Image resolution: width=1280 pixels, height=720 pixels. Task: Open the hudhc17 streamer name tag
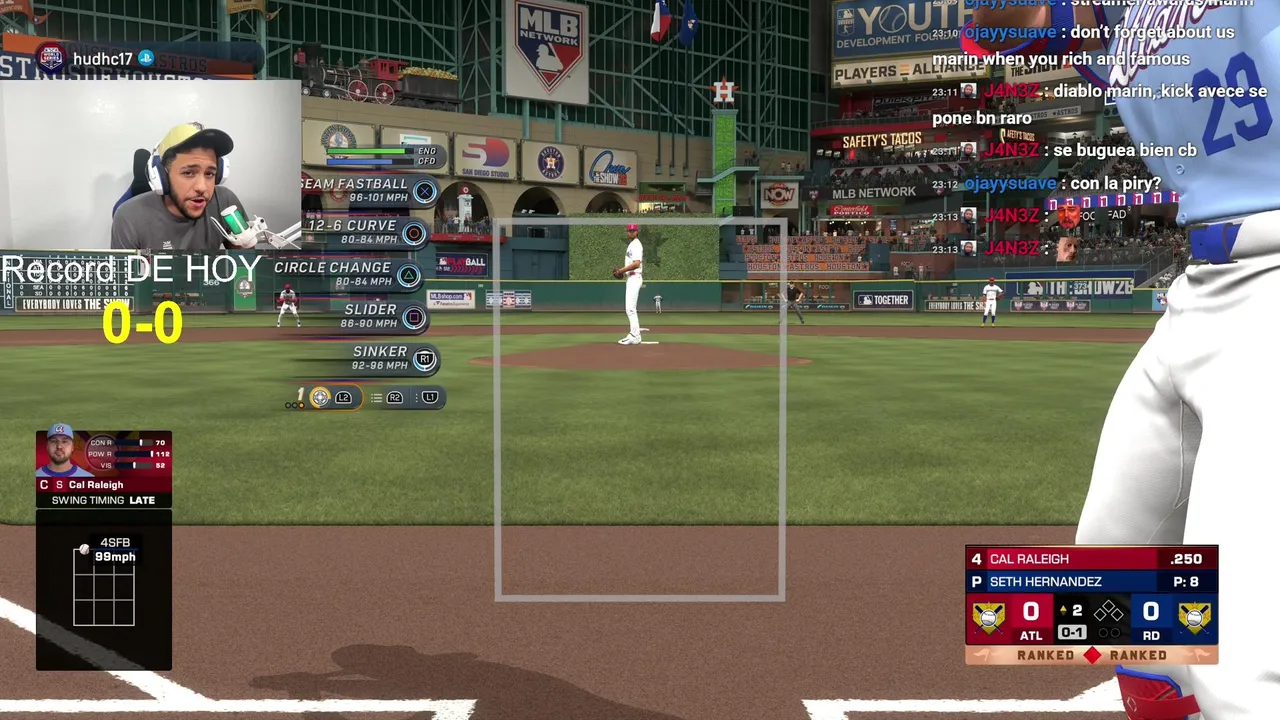102,59
